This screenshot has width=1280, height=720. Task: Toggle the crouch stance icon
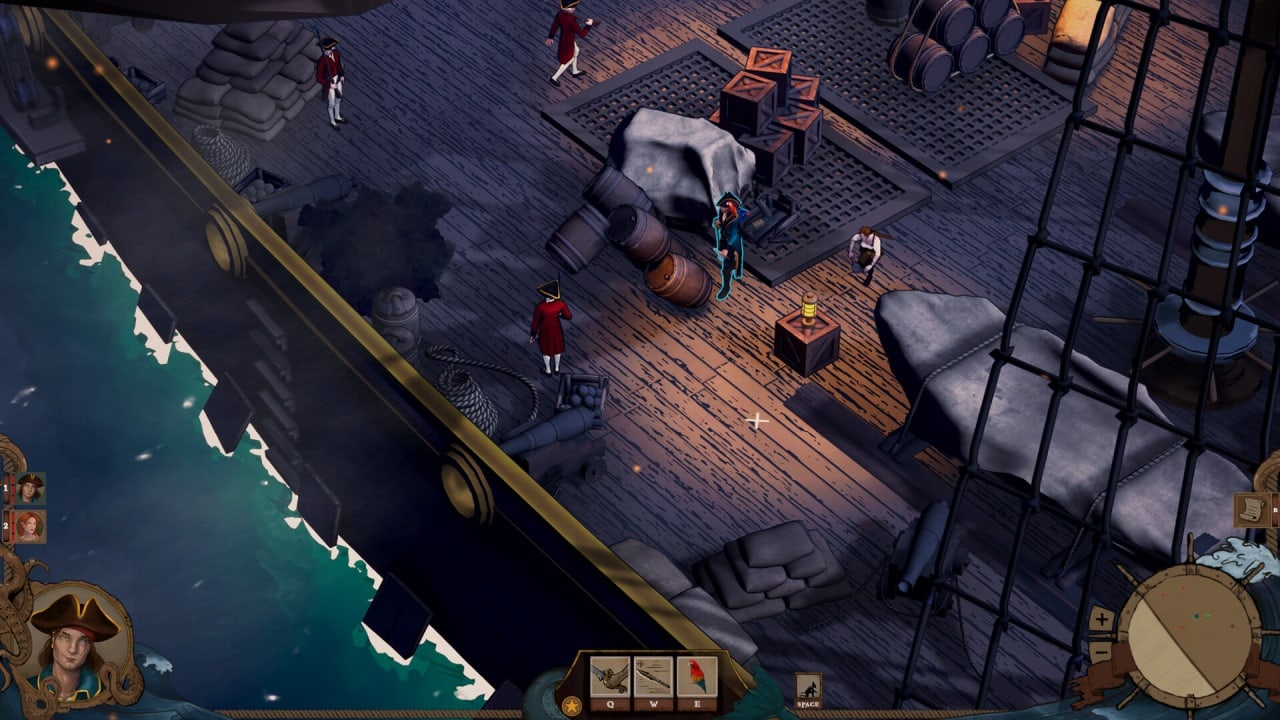(x=808, y=686)
